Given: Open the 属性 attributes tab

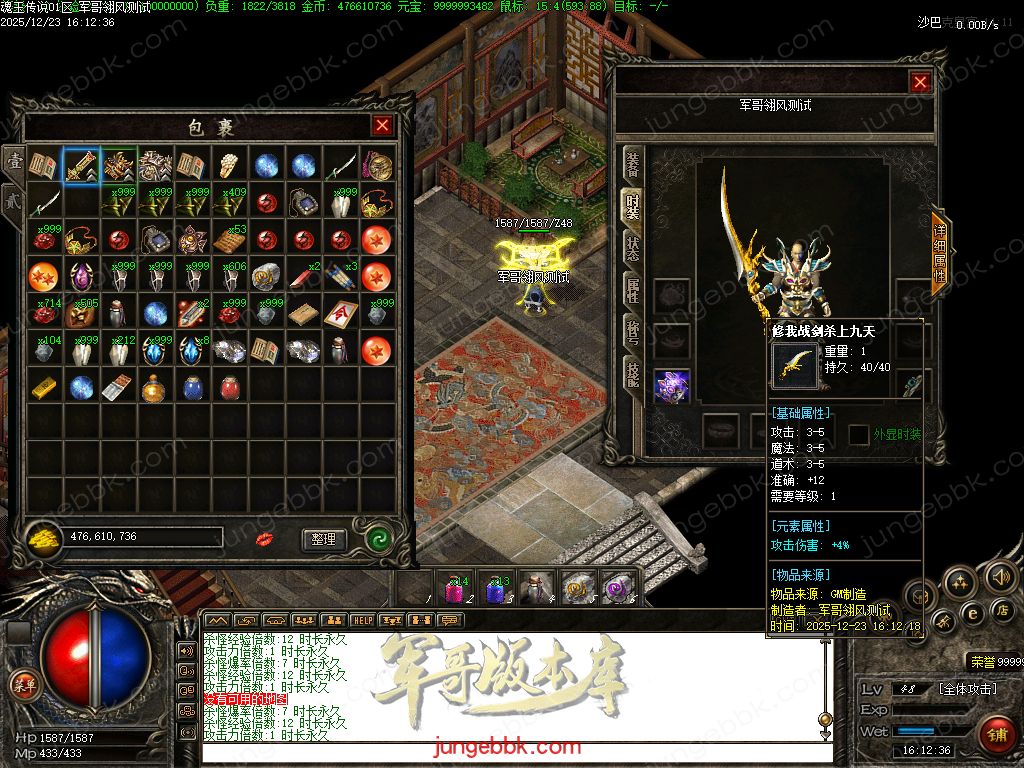Looking at the screenshot, I should [632, 293].
